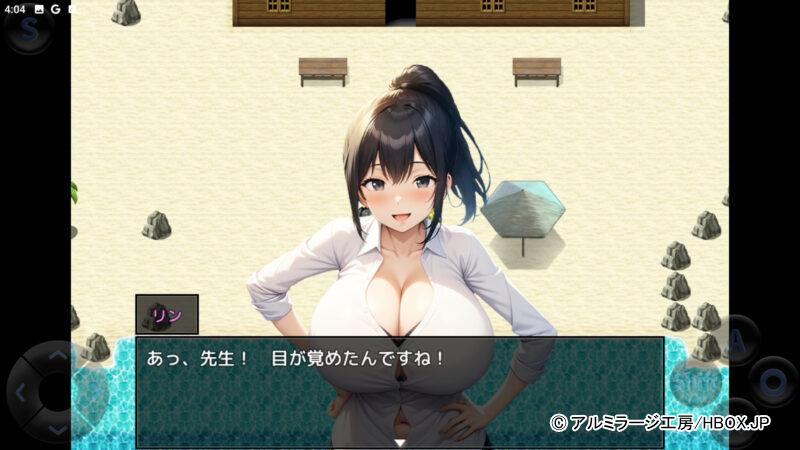Tap the D-pad up arrow
The height and width of the screenshot is (450, 800).
click(x=56, y=355)
